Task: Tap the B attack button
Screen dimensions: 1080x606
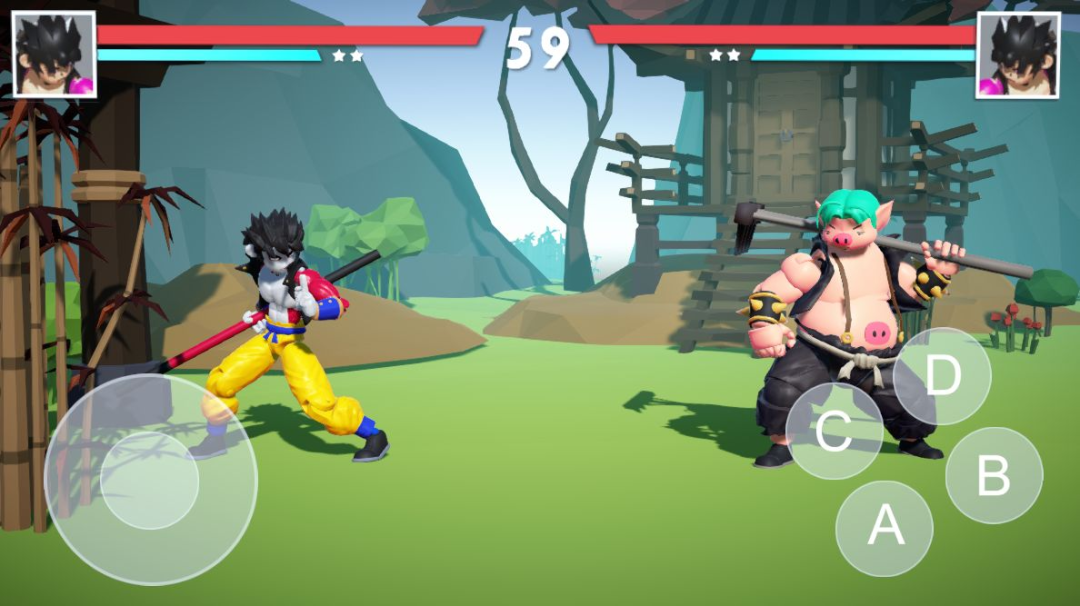Action: (x=993, y=476)
